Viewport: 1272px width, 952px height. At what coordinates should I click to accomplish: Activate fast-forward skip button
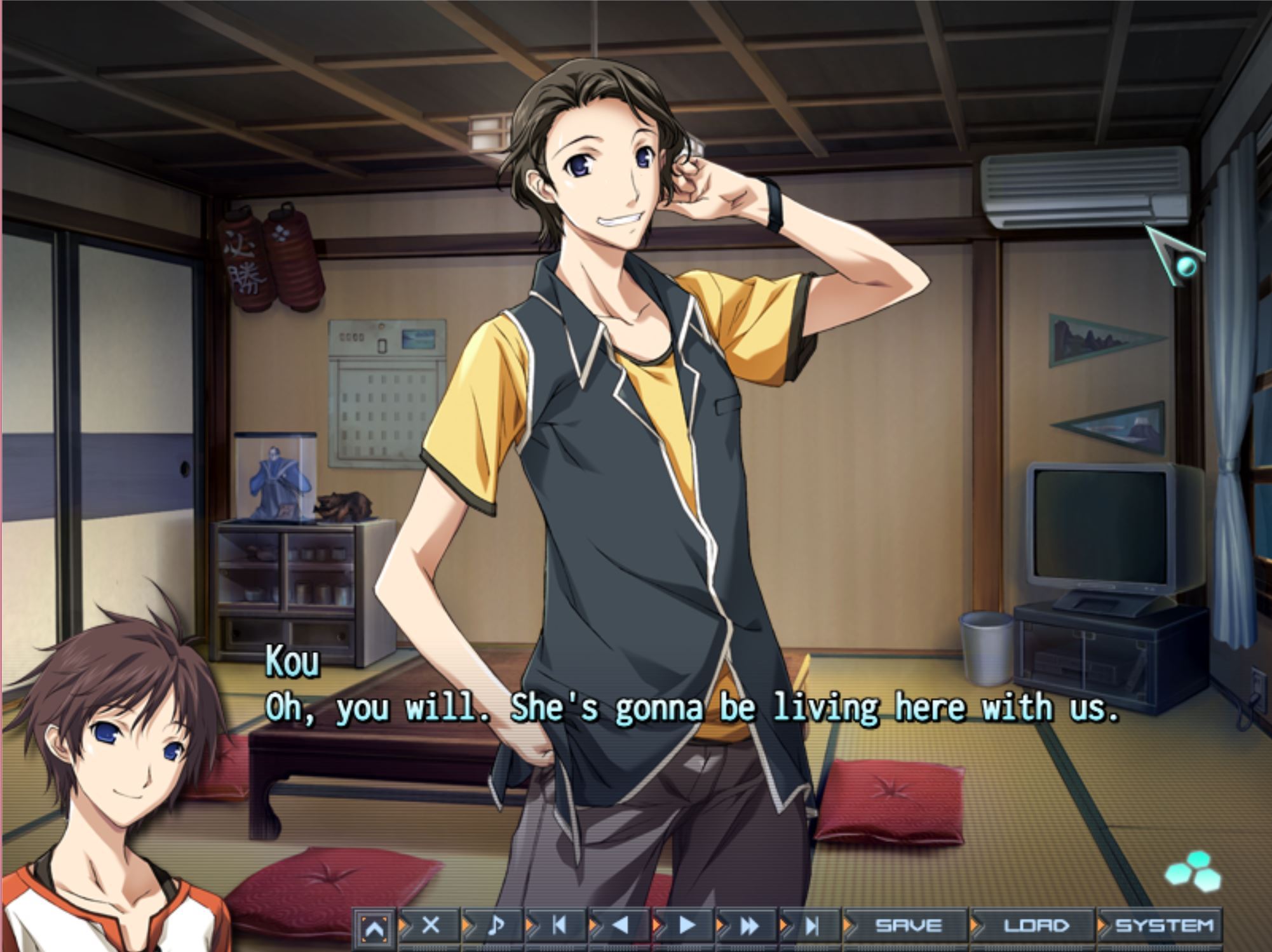point(750,925)
